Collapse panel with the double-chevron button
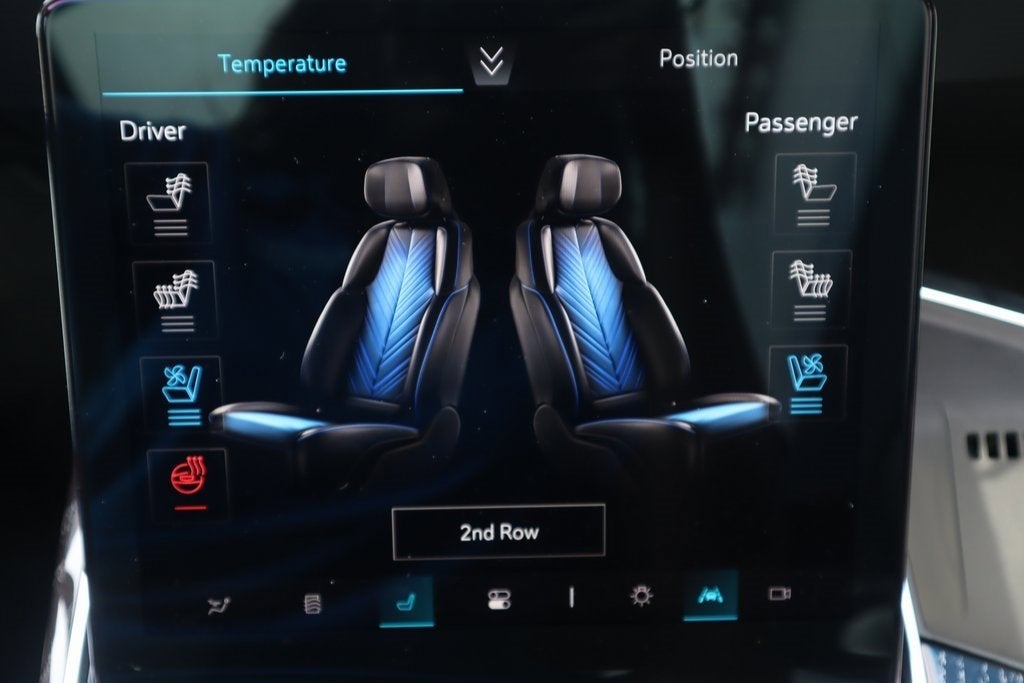The image size is (1024, 683). tap(490, 62)
